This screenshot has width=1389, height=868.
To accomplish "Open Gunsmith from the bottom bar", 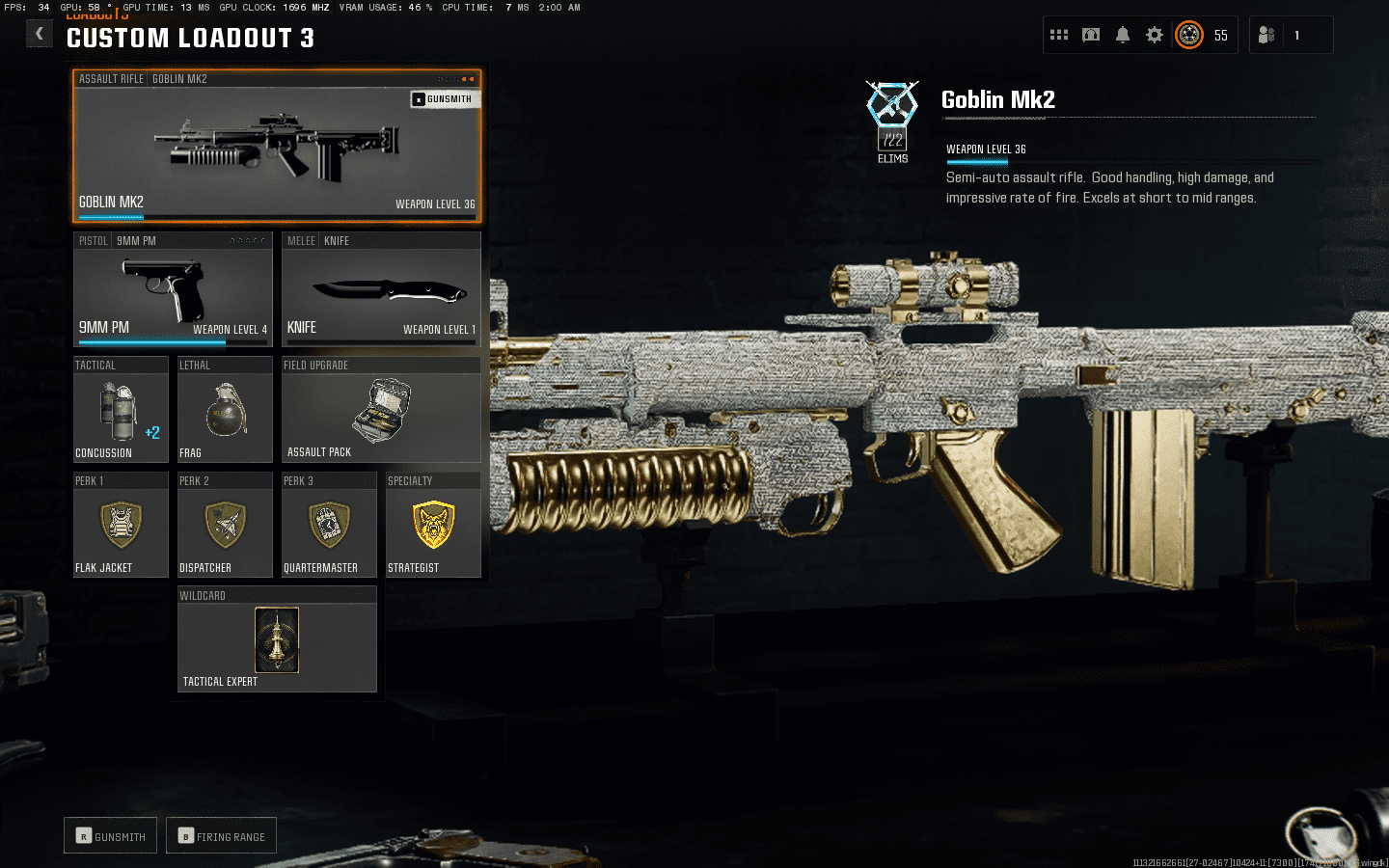I will tap(111, 836).
